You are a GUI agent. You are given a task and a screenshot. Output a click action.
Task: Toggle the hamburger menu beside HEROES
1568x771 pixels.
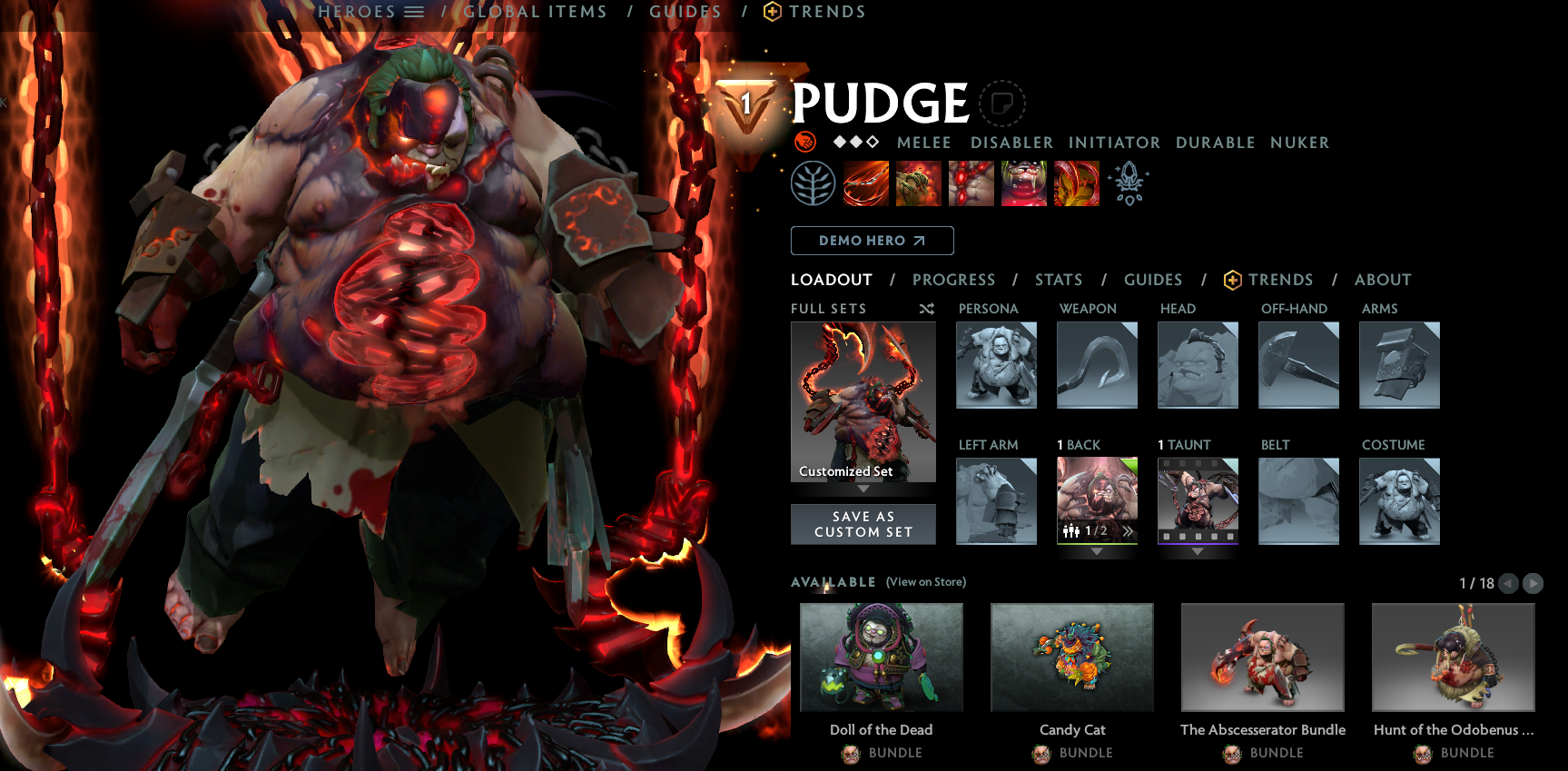(x=415, y=12)
